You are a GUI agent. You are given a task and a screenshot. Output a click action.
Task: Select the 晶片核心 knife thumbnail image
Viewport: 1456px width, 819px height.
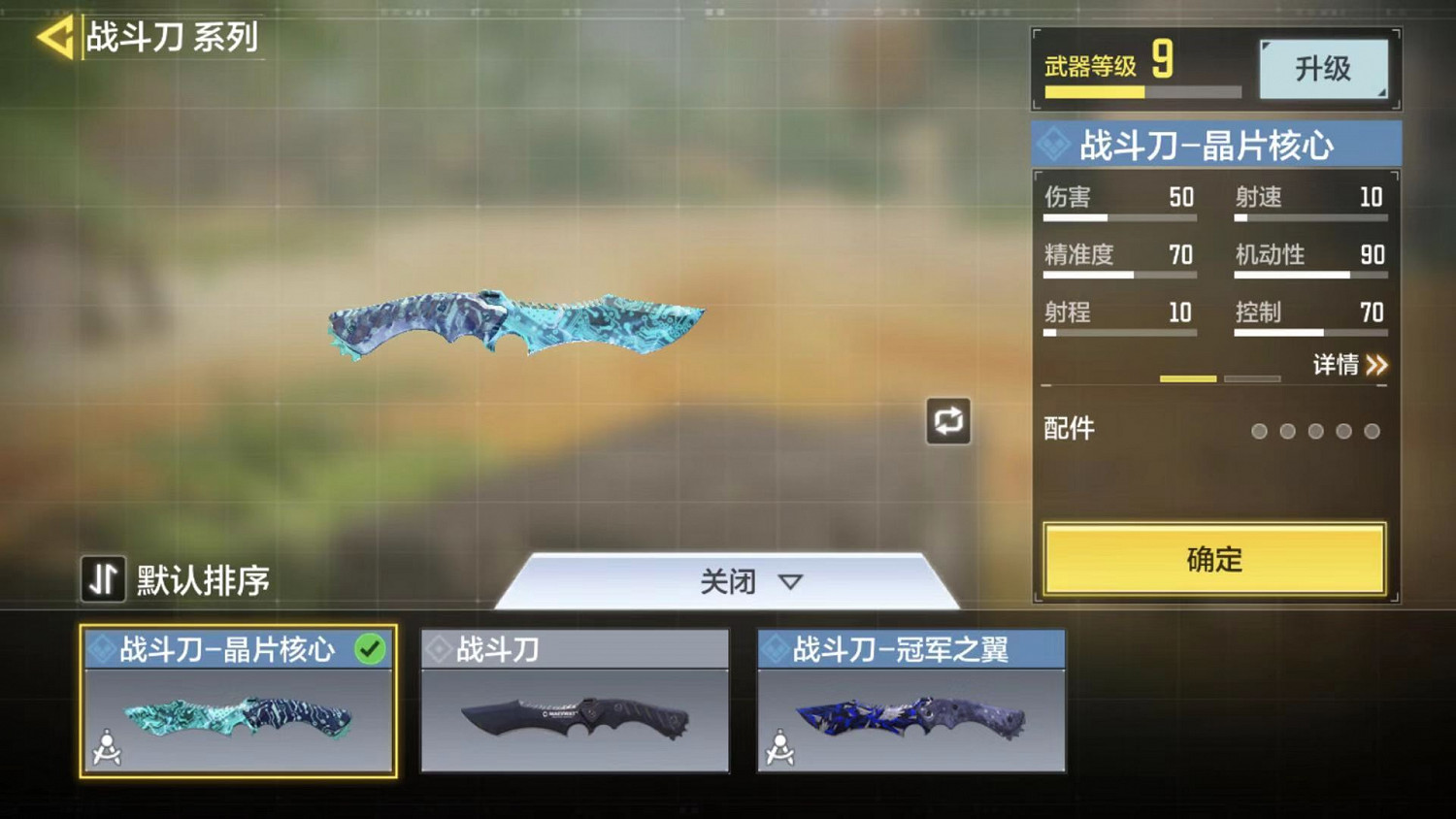(x=238, y=718)
